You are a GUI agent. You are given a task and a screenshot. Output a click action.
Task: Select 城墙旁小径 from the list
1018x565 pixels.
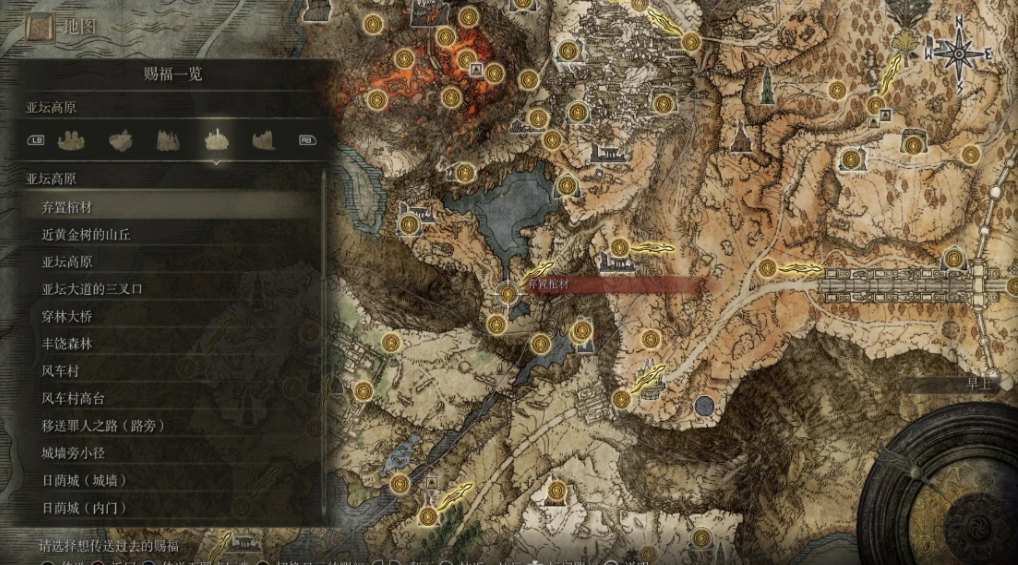tap(170, 453)
